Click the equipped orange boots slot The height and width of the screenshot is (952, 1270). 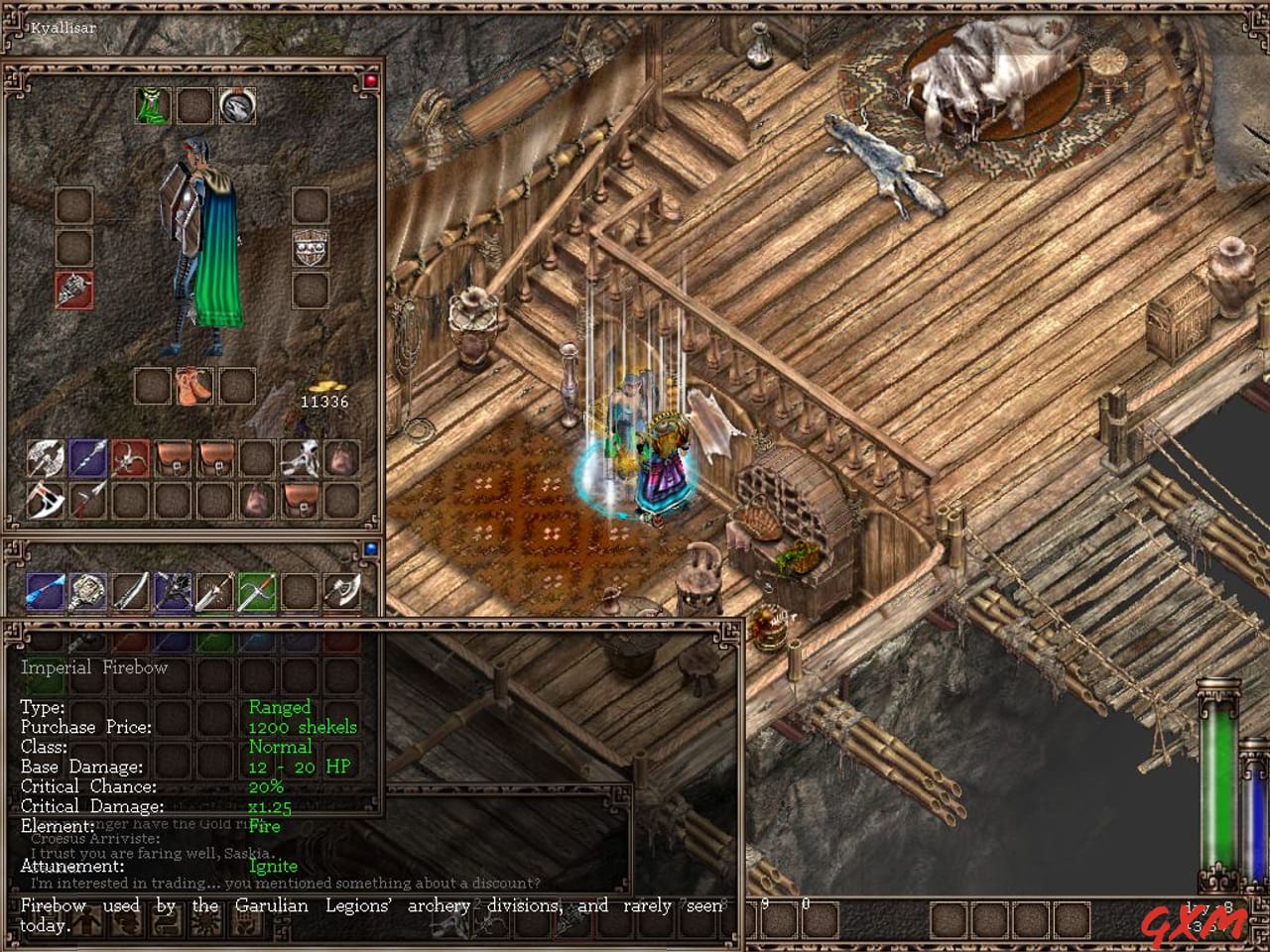(x=191, y=386)
